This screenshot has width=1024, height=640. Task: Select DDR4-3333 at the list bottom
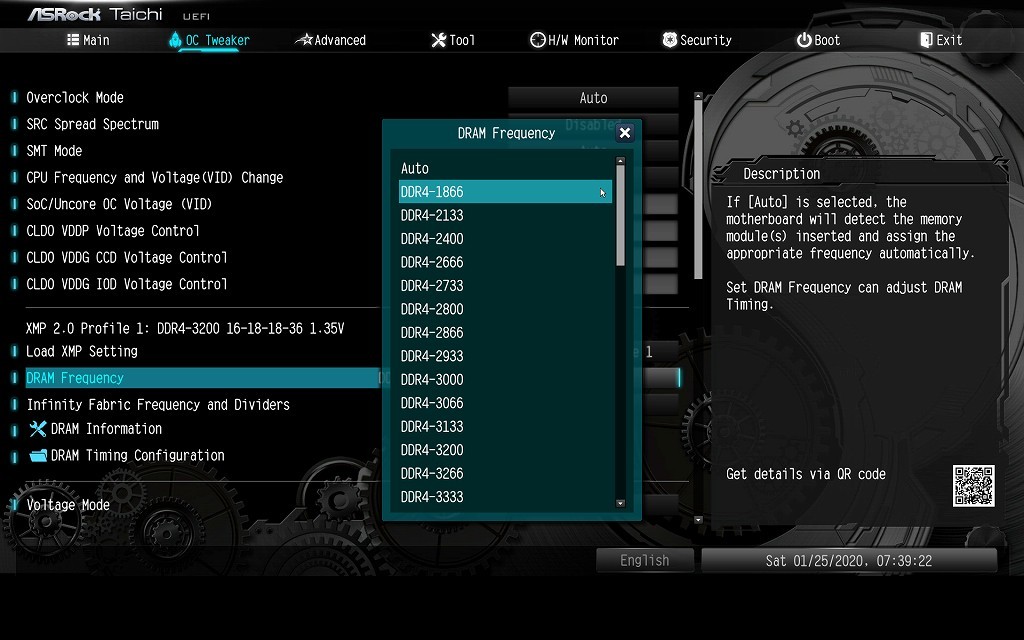432,497
